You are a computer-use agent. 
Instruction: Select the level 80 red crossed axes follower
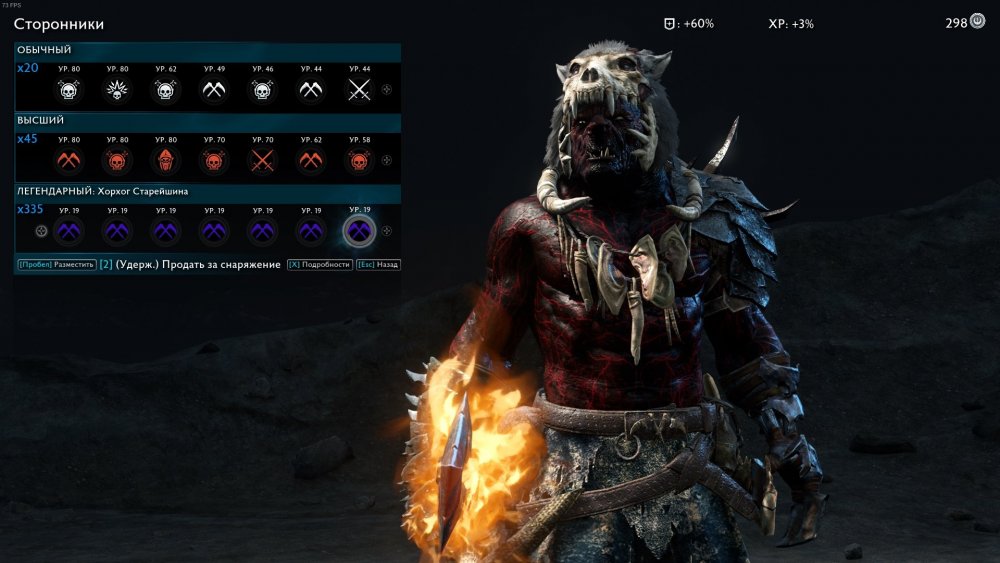[x=68, y=160]
